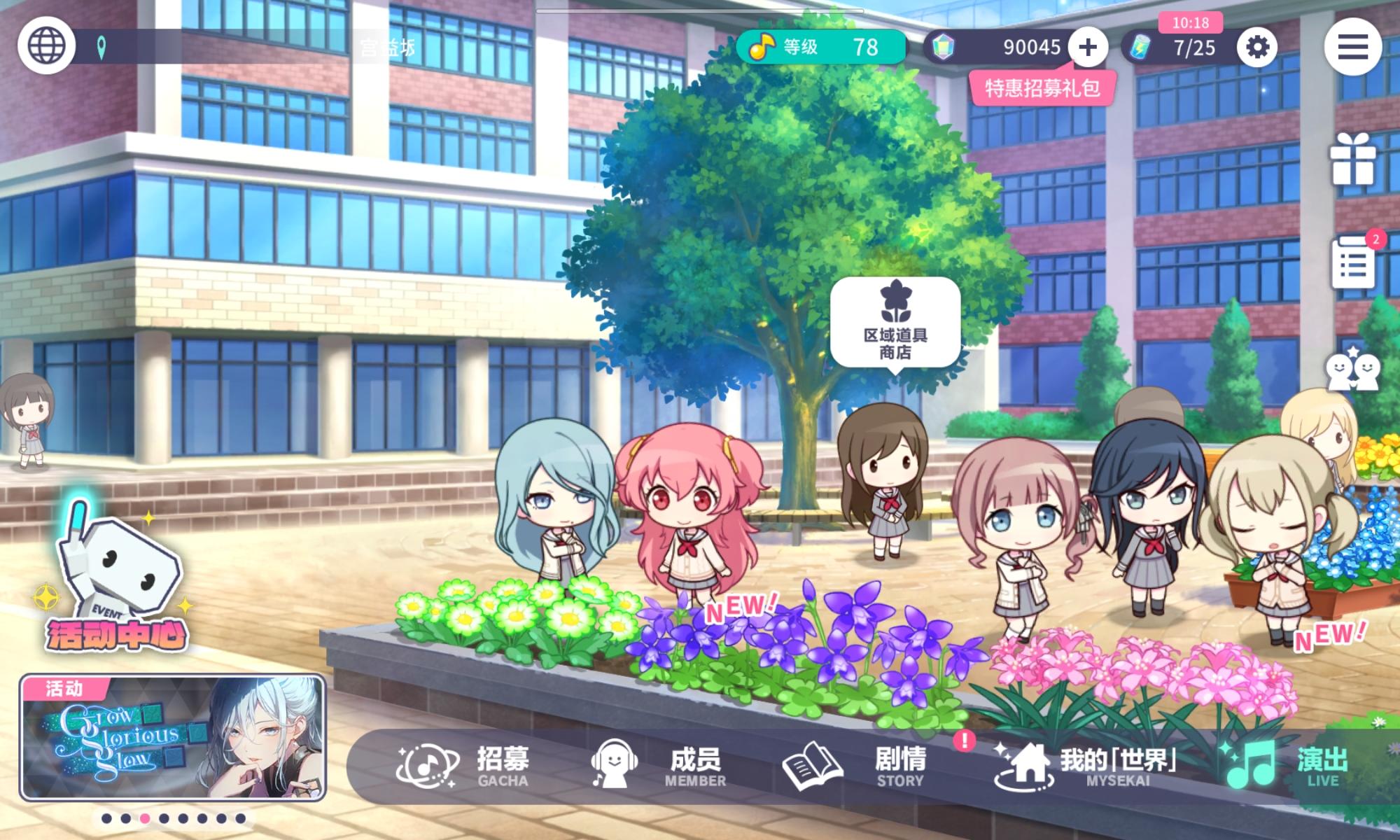This screenshot has height=840, width=1400.
Task: Open the globe server icon top-left
Action: tap(45, 45)
